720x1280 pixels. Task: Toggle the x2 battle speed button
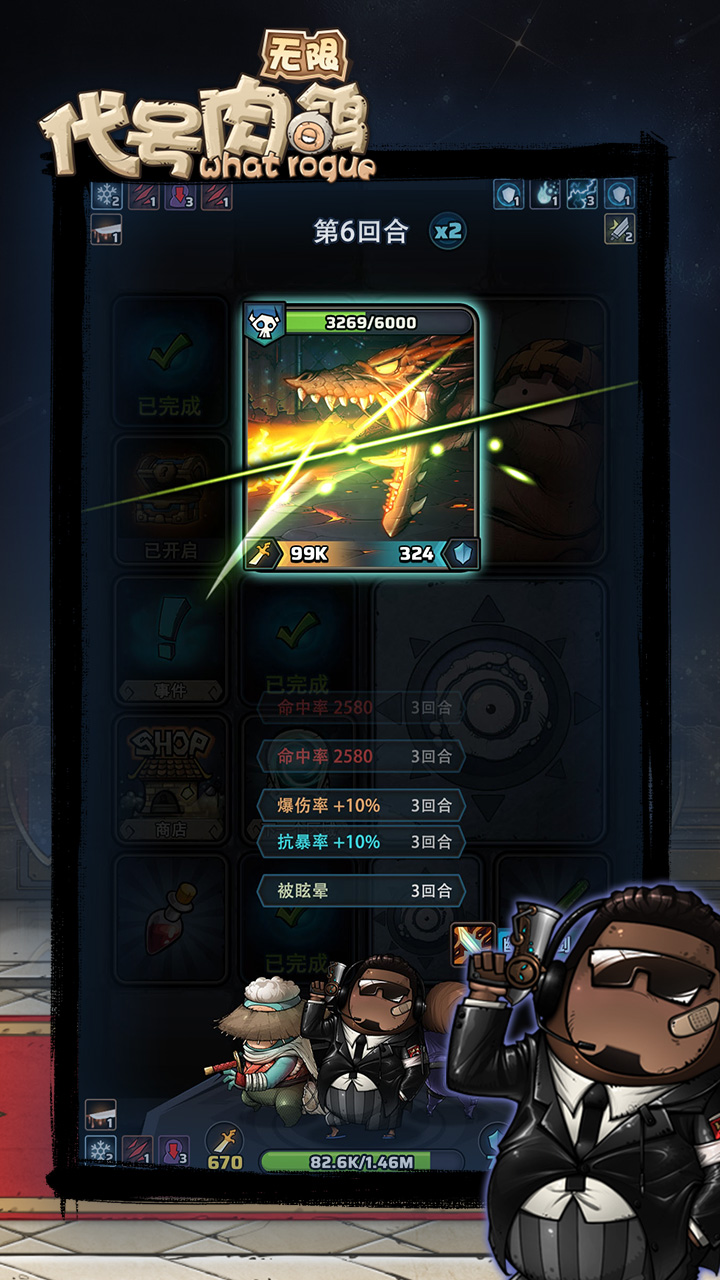(x=448, y=232)
